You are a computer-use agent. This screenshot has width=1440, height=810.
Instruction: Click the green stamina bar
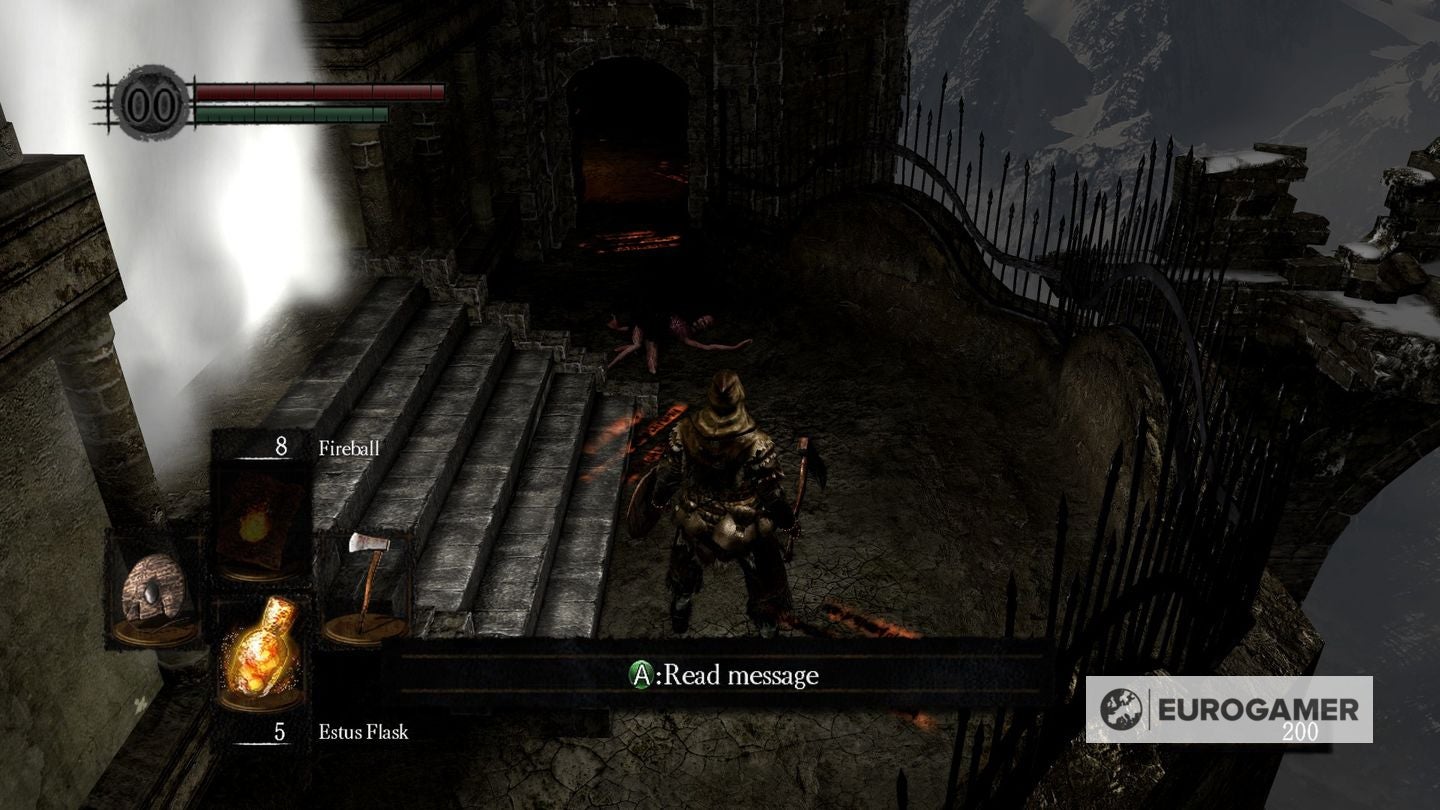click(x=290, y=113)
